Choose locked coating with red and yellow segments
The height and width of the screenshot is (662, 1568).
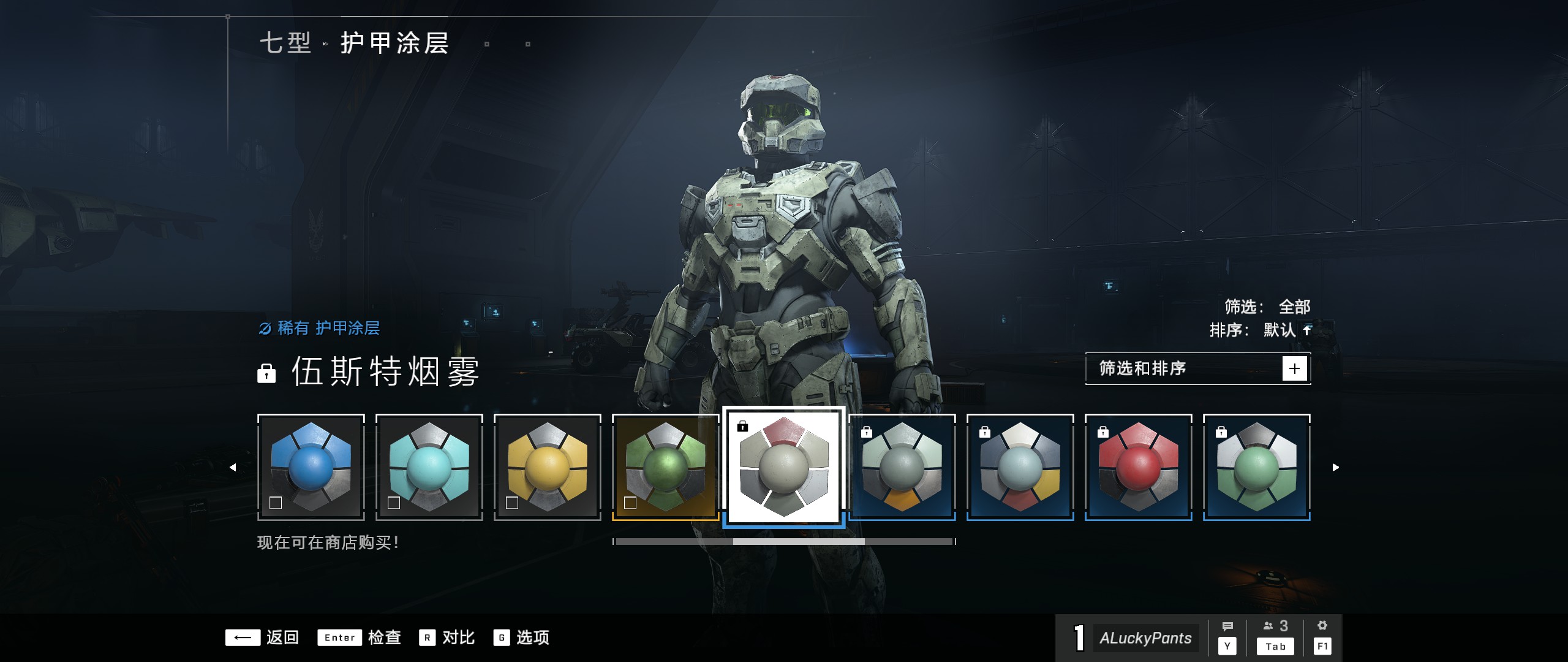tap(1020, 467)
